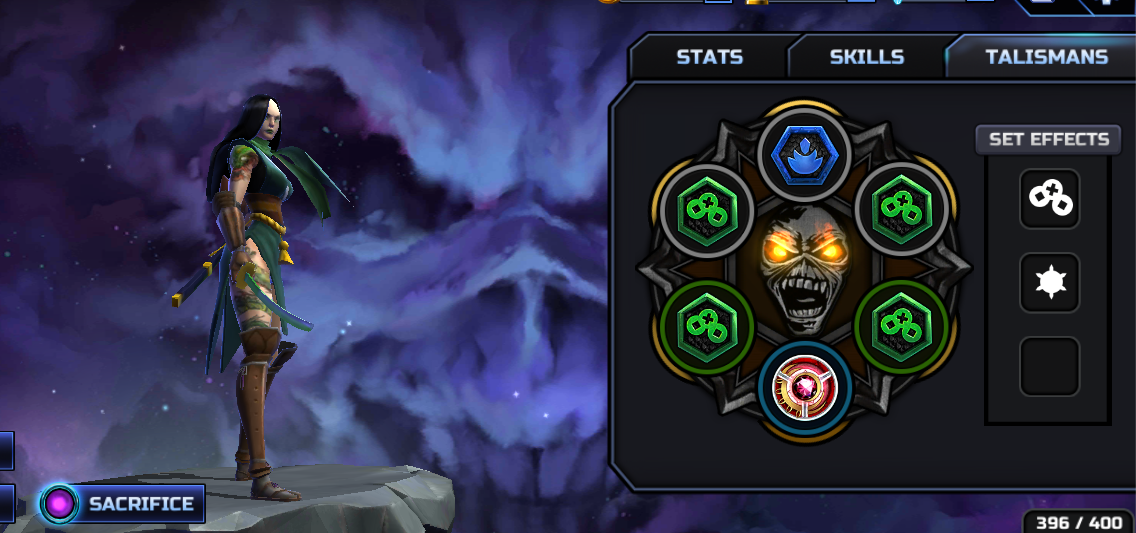Tap the purple Sacrifice button
1136x533 pixels.
tap(123, 504)
